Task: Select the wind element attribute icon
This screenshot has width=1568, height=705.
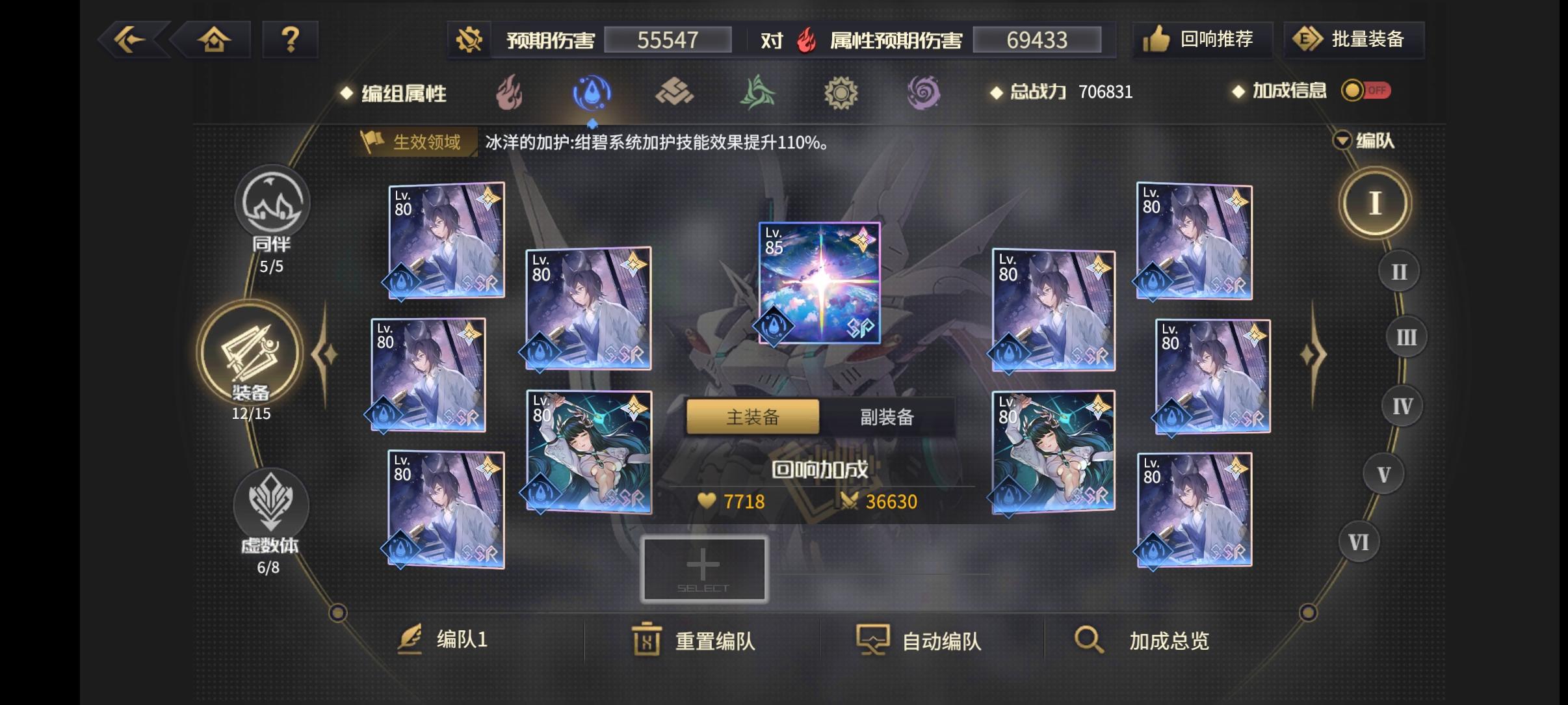Action: click(759, 93)
